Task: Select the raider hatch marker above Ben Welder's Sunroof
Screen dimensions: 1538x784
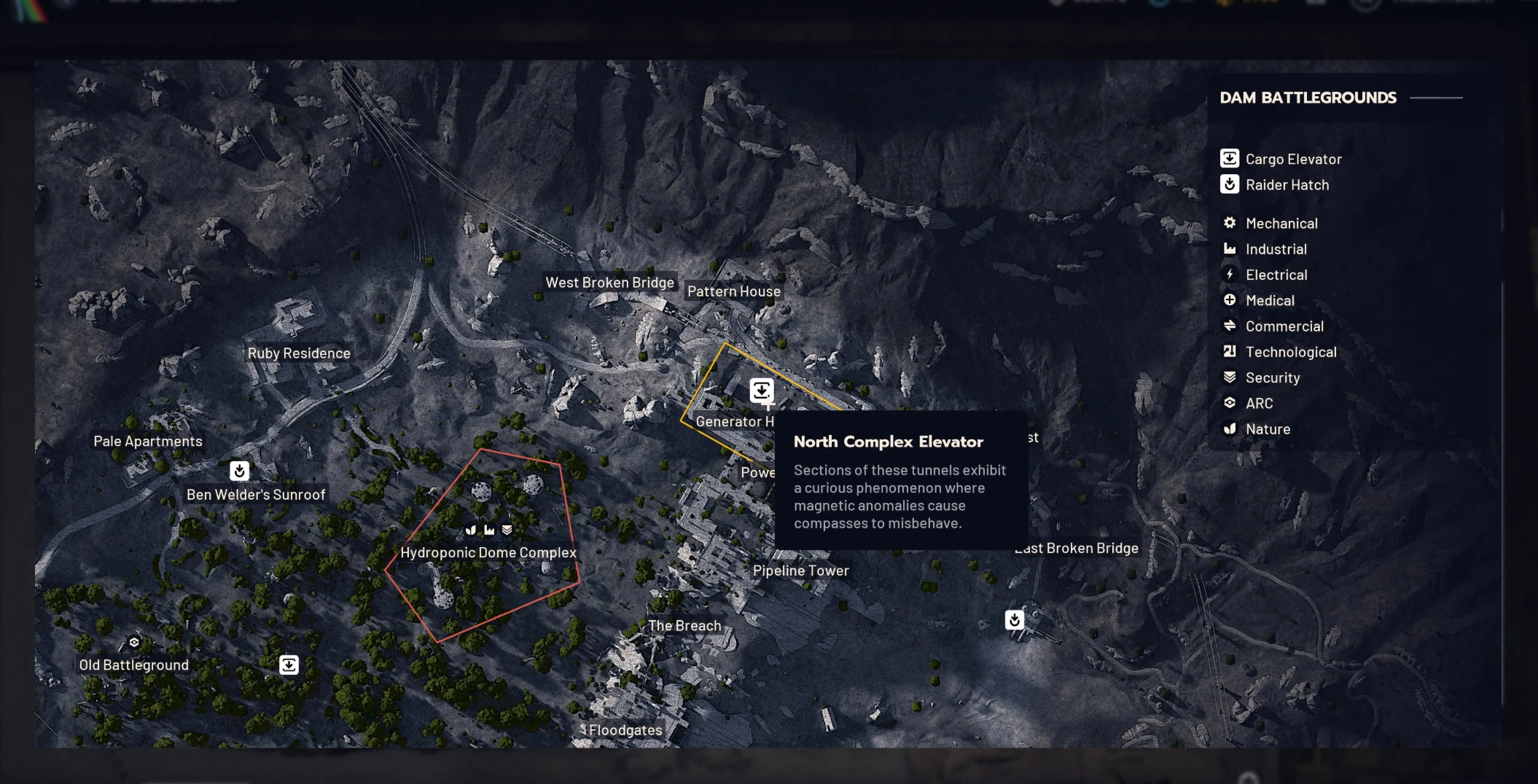Action: [240, 471]
